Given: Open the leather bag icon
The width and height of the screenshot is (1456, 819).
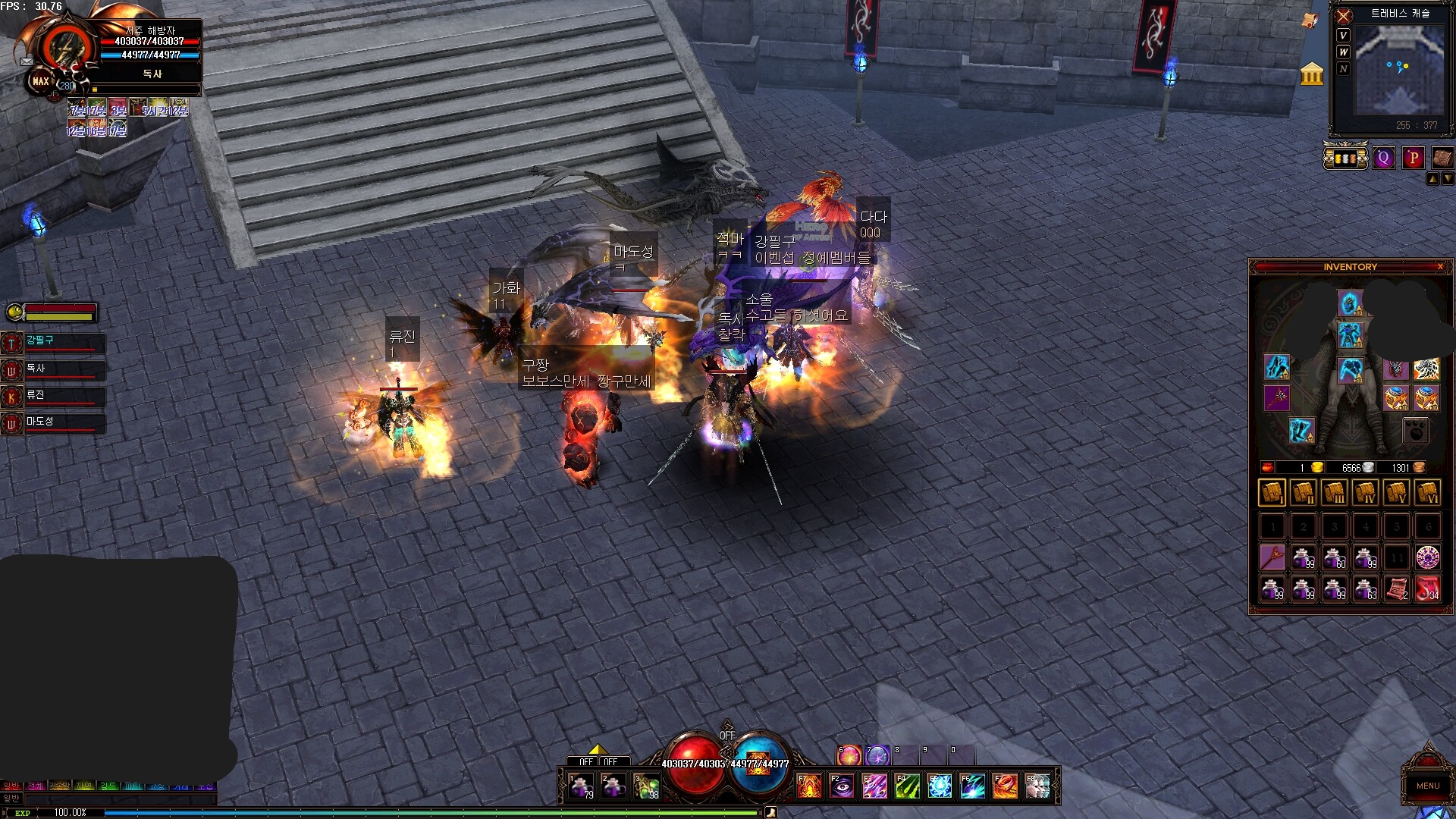Looking at the screenshot, I should [x=1442, y=158].
